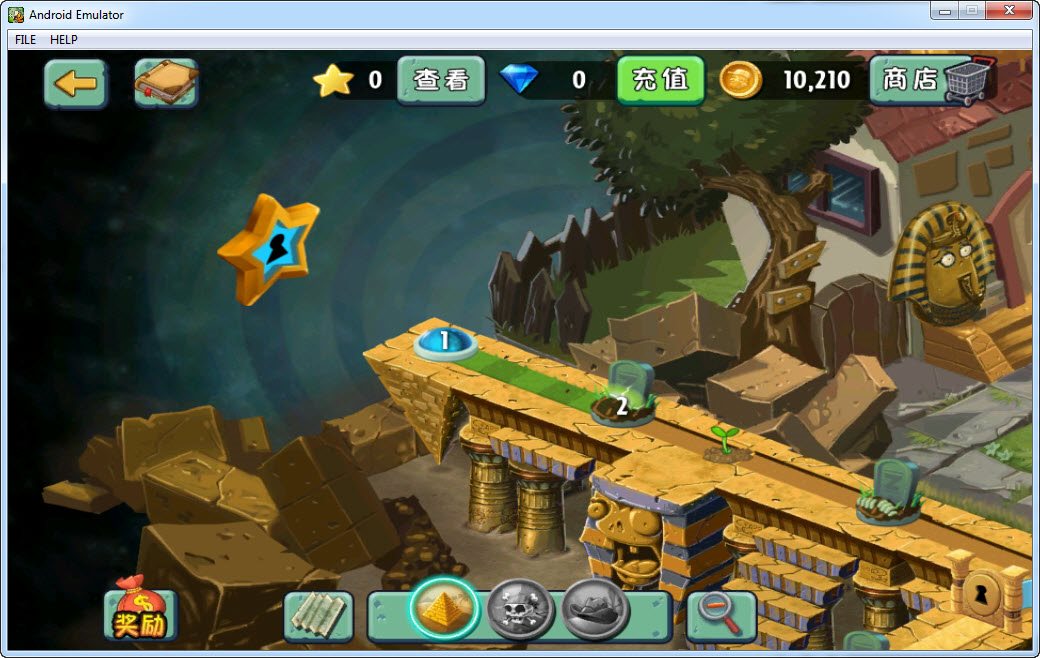Tap the 查看 button beside the stars
Screen dimensions: 1040x658
tap(441, 80)
